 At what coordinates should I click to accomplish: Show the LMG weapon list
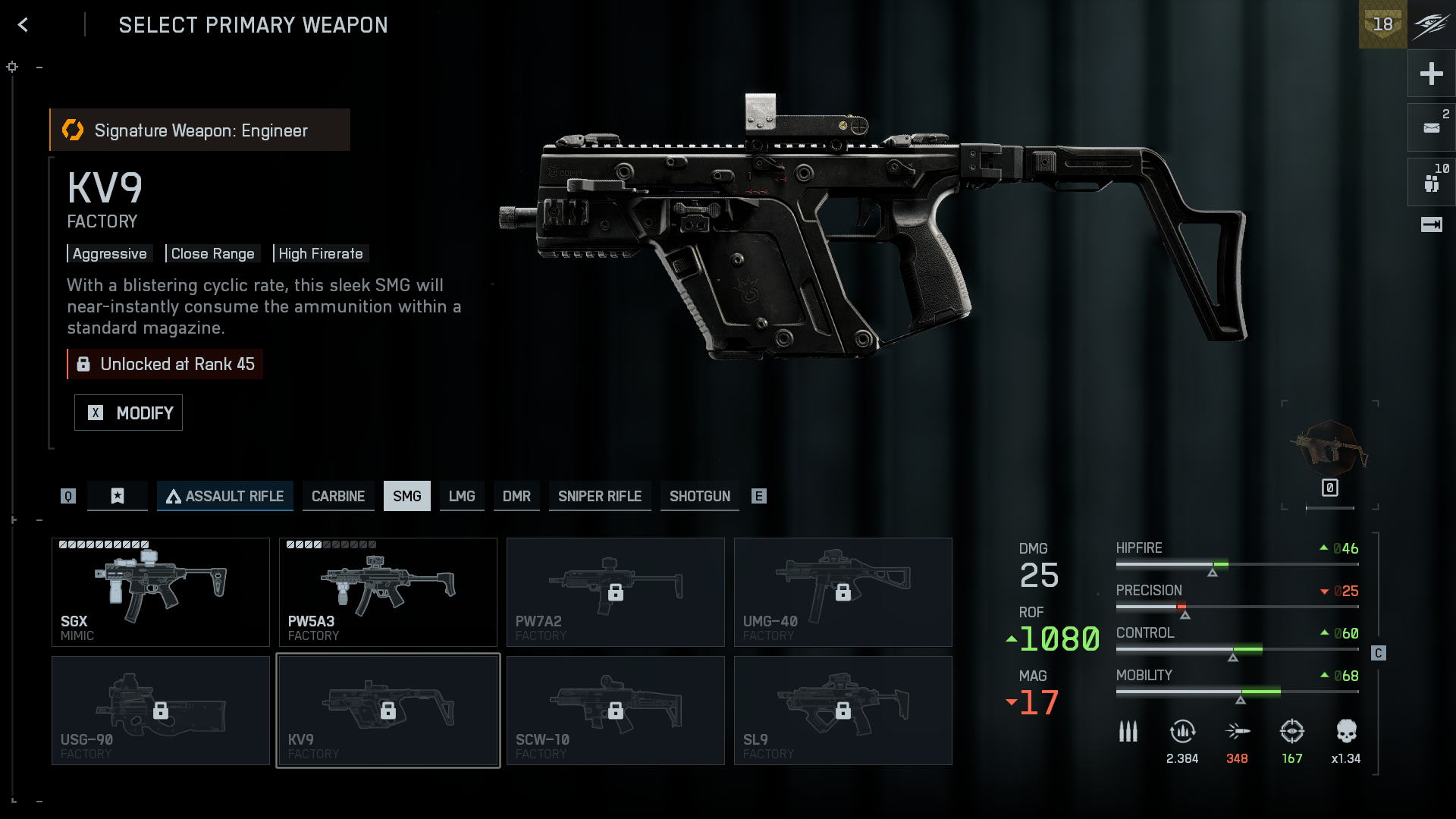462,496
